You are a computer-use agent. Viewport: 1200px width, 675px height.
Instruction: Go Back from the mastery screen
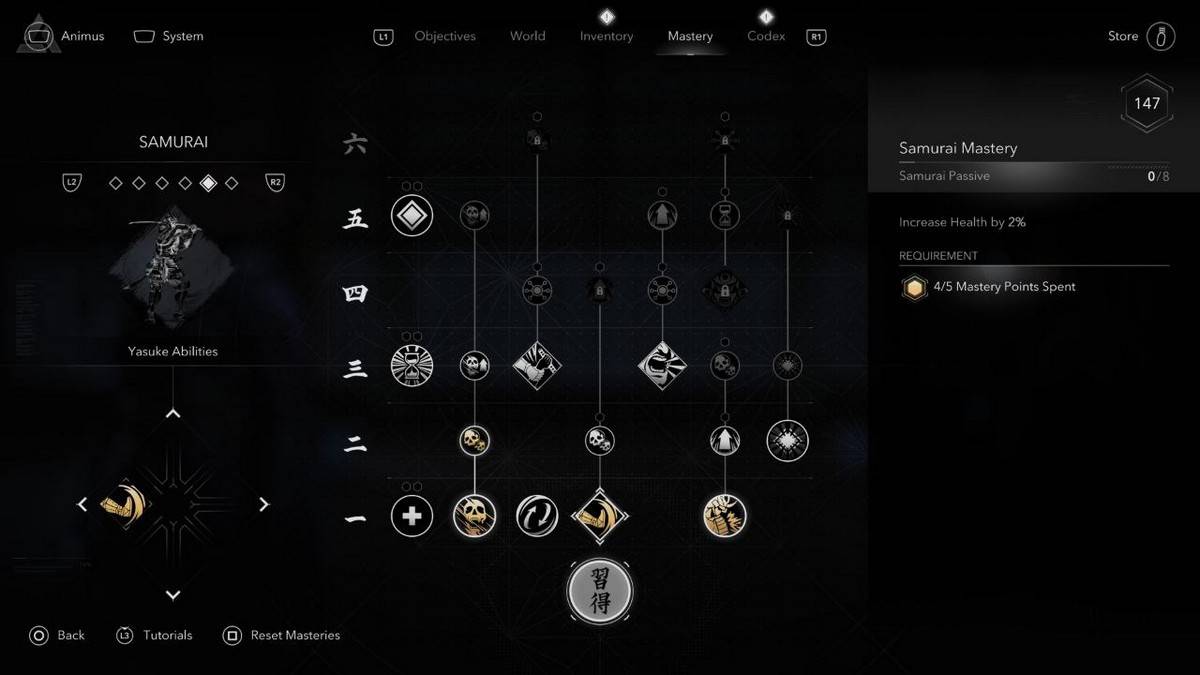tap(58, 635)
